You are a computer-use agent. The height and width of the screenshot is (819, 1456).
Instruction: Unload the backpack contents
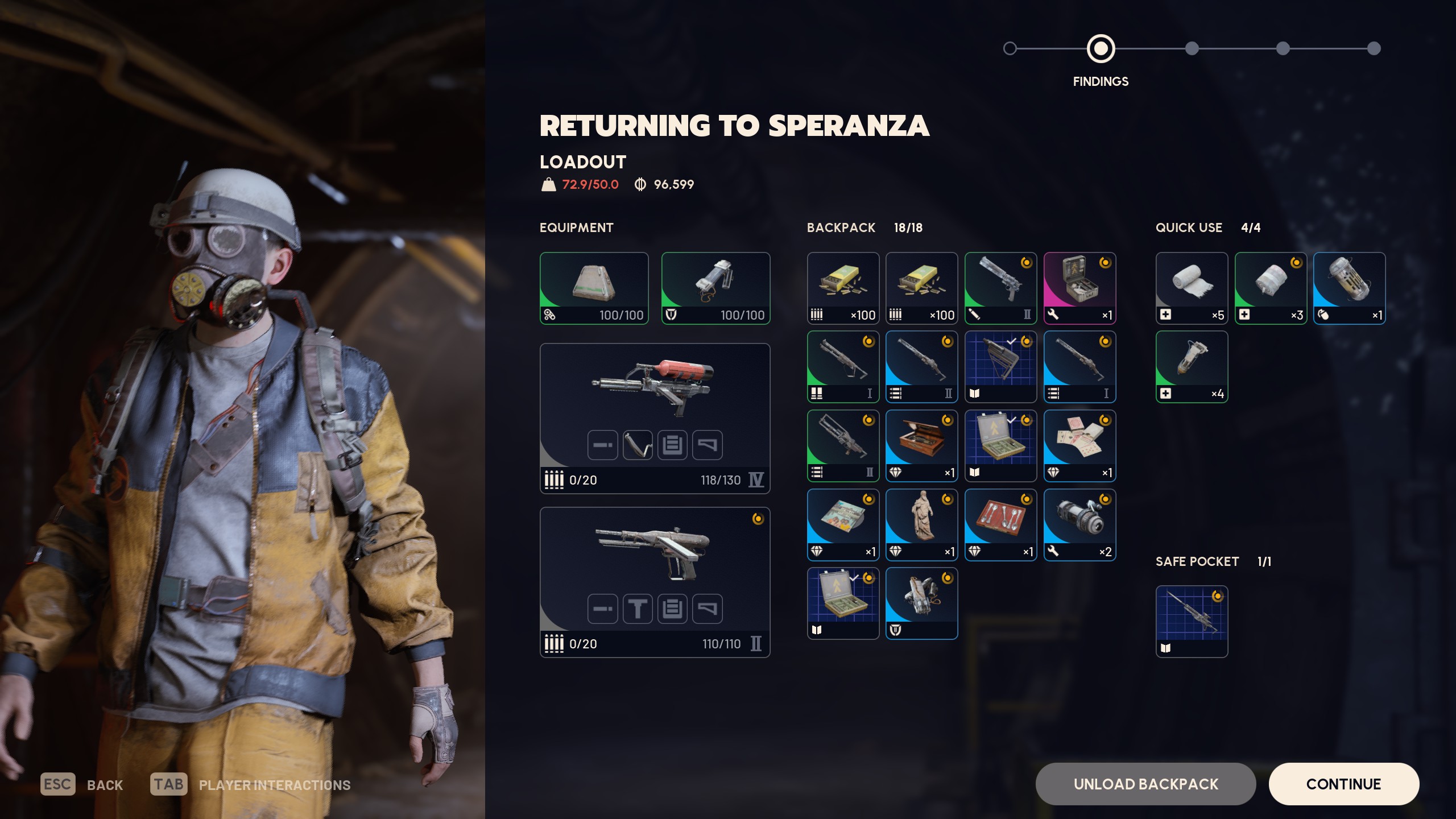click(x=1145, y=784)
